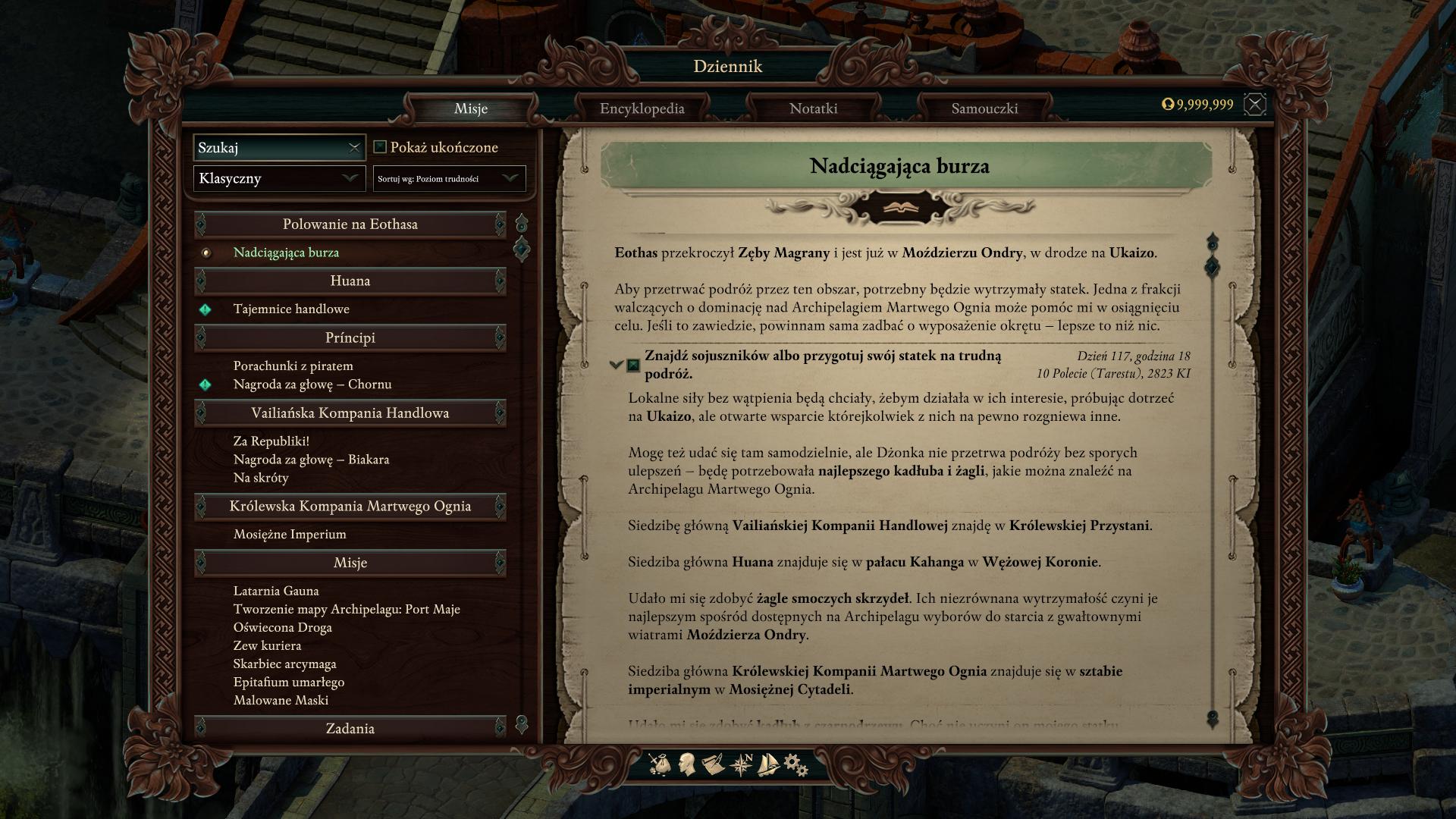
Task: Open the Mosiężne Imperium quest entry
Action: point(290,534)
